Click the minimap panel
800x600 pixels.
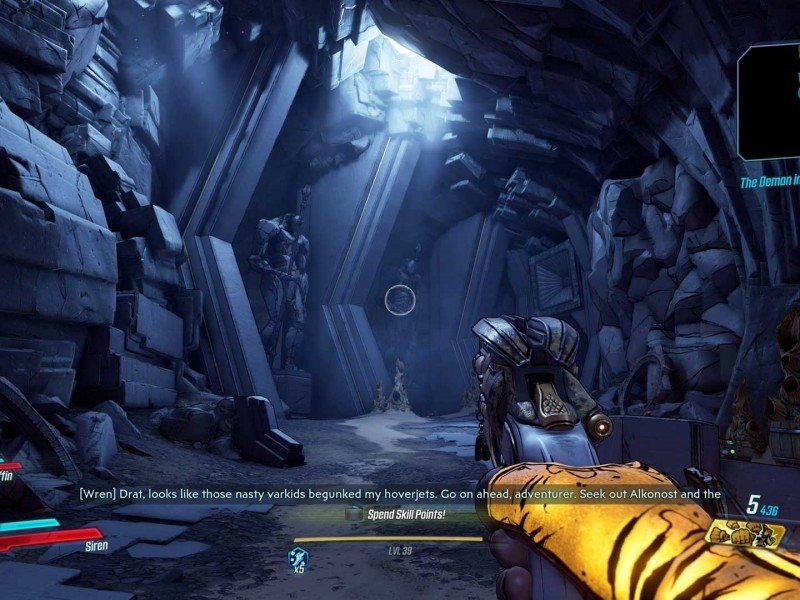[769, 100]
